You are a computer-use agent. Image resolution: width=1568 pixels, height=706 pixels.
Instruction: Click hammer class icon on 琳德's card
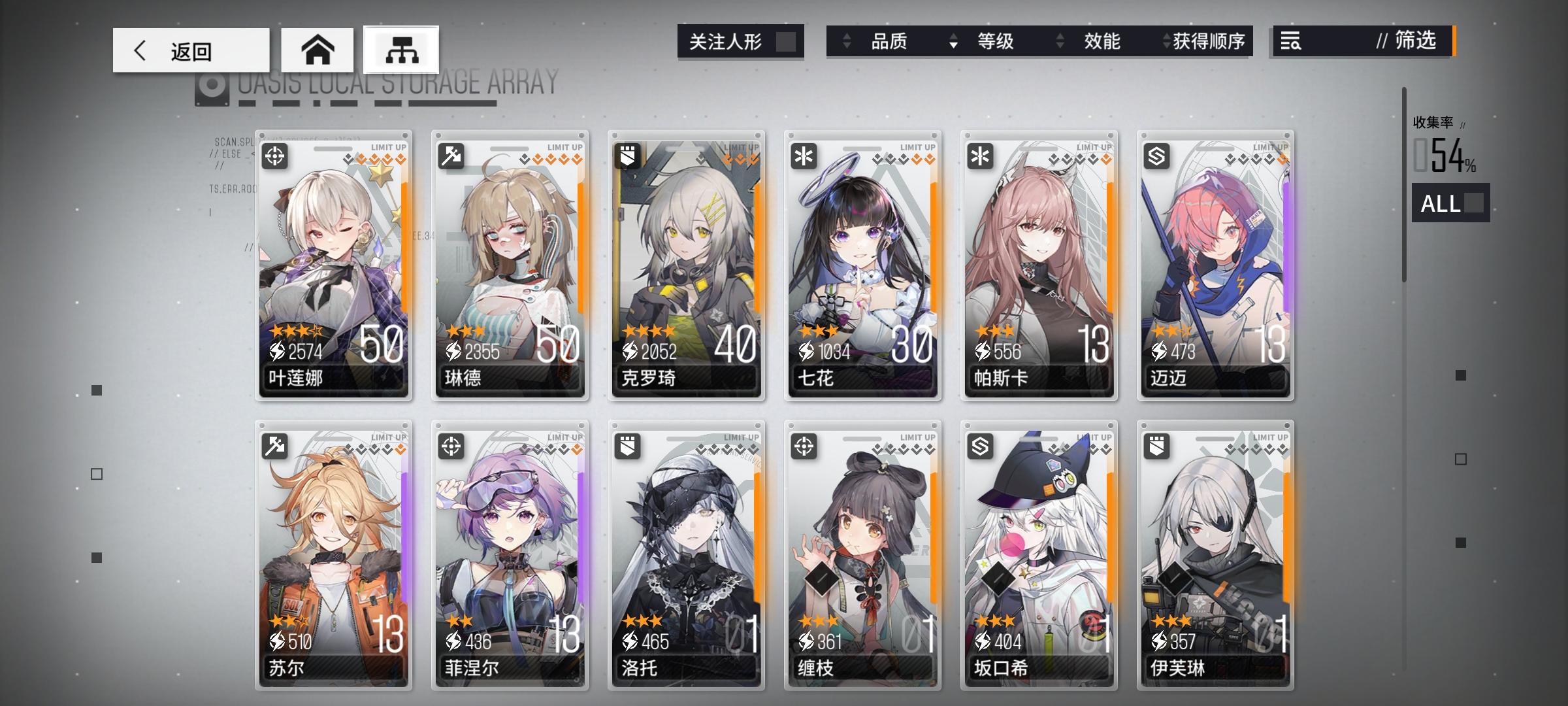[453, 155]
